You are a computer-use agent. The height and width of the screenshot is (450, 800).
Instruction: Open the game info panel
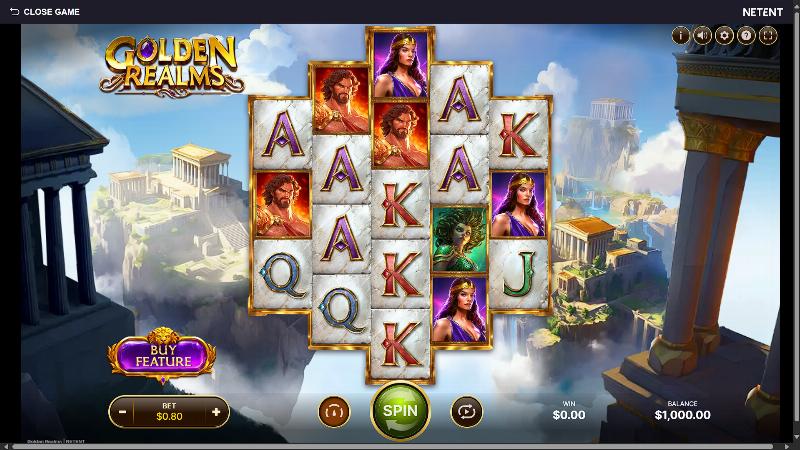coord(682,36)
